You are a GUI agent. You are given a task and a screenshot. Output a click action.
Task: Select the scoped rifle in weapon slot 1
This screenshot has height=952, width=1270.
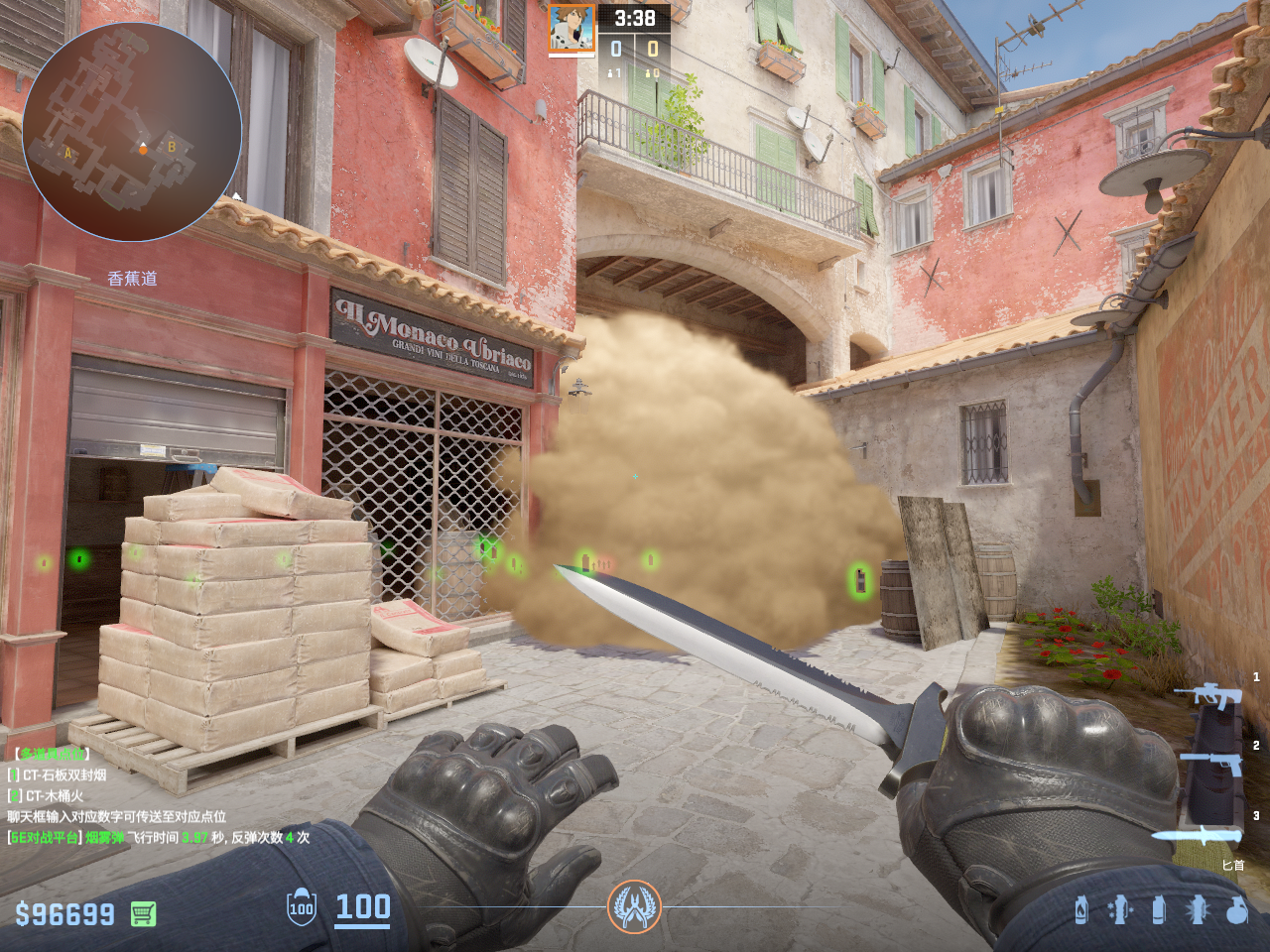pos(1207,696)
